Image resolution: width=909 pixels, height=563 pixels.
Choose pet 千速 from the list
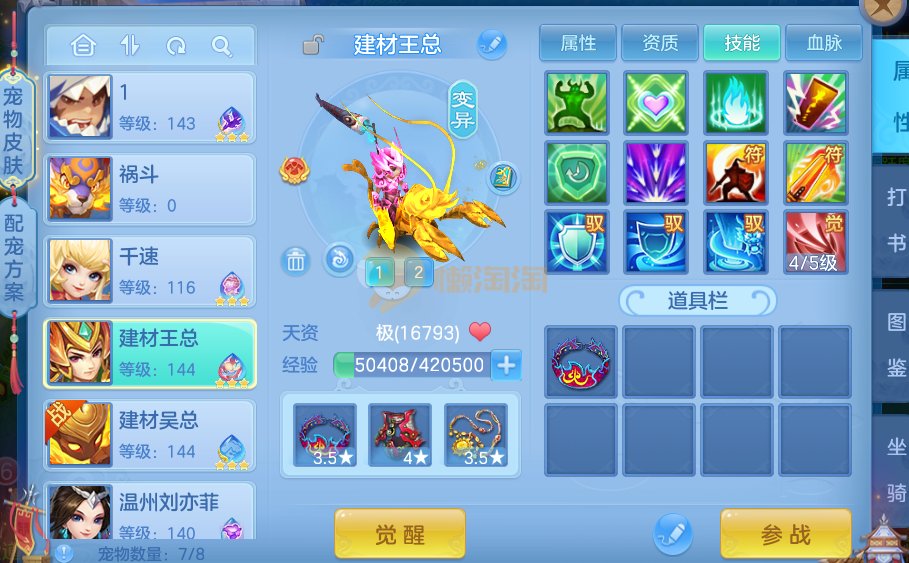tap(150, 271)
